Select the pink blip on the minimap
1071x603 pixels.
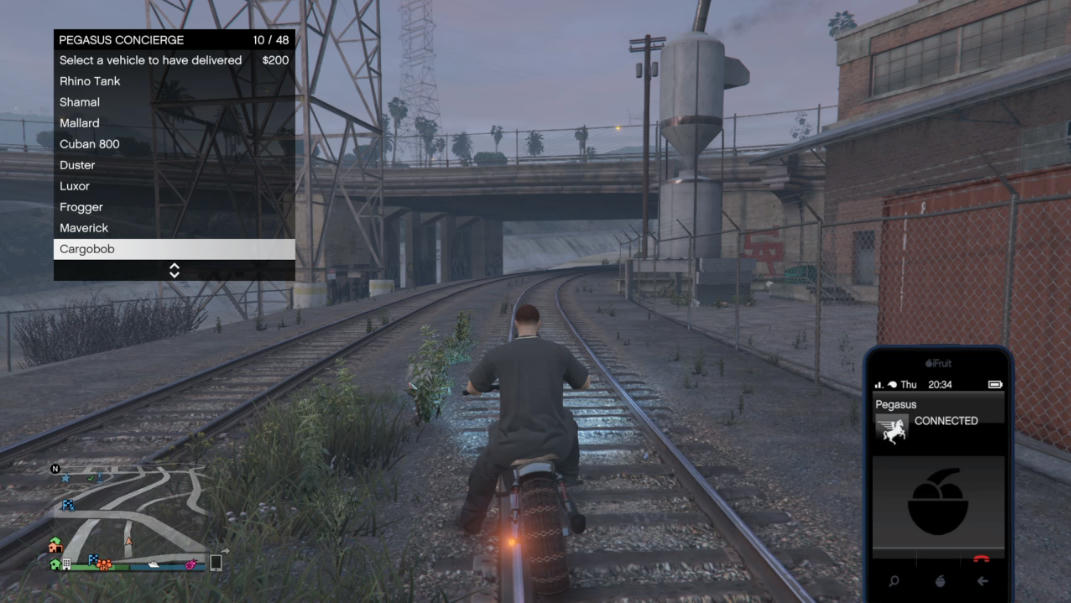[191, 565]
